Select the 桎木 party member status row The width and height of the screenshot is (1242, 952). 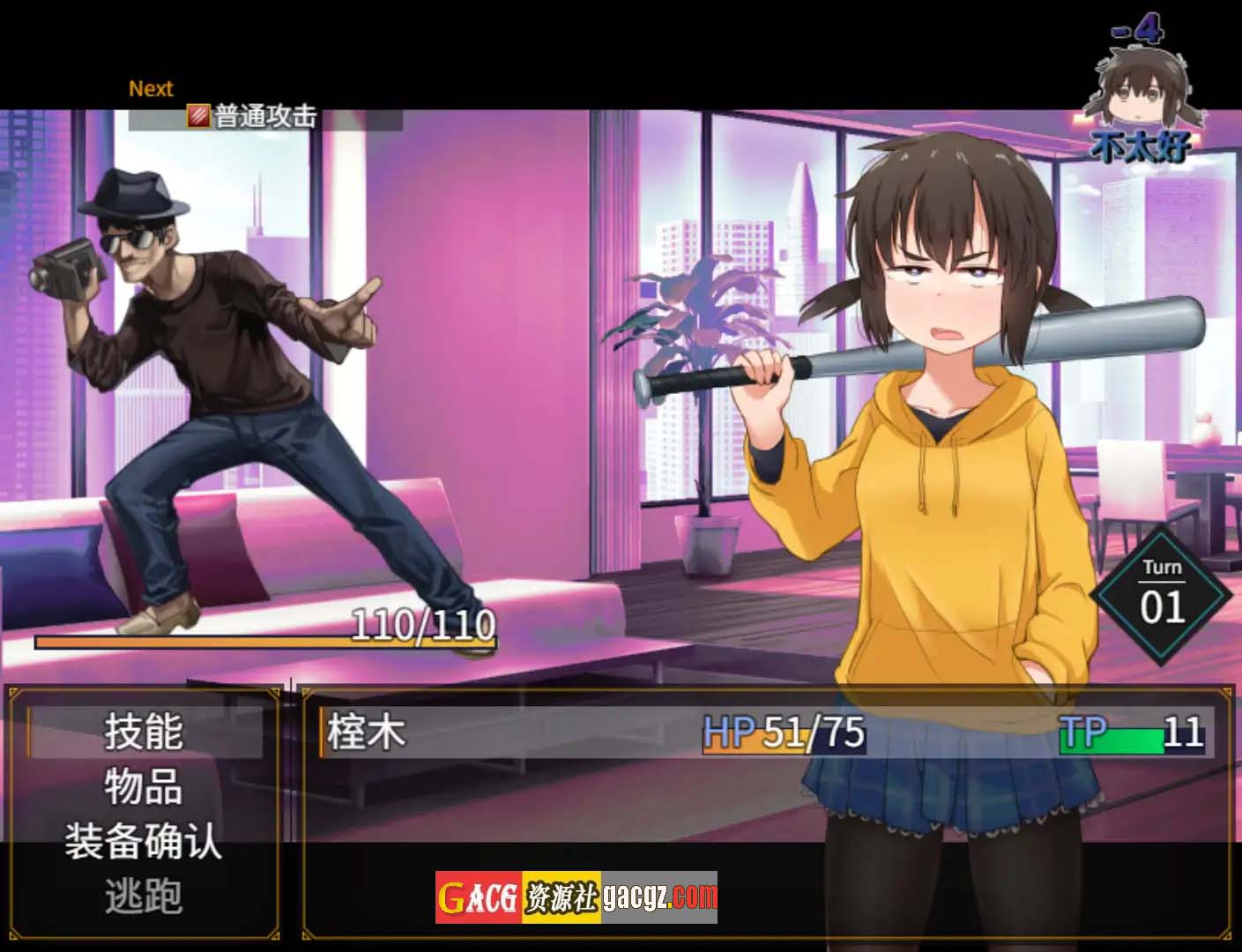[765, 732]
